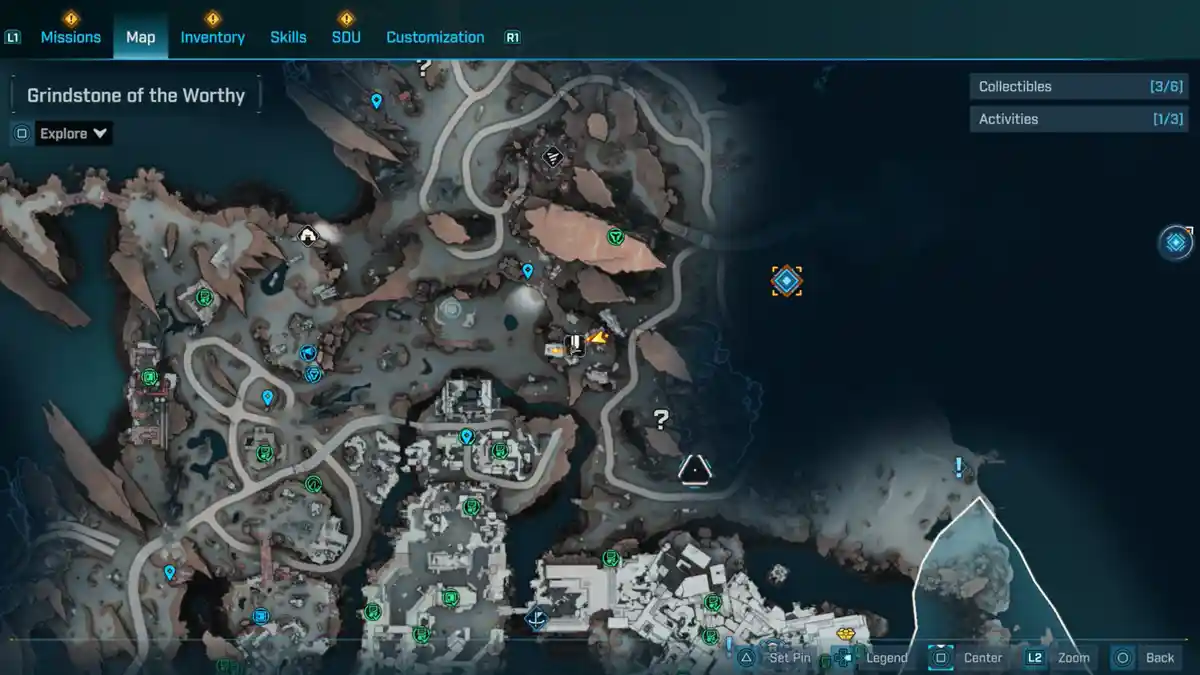Expand the Explore dropdown

coord(73,133)
